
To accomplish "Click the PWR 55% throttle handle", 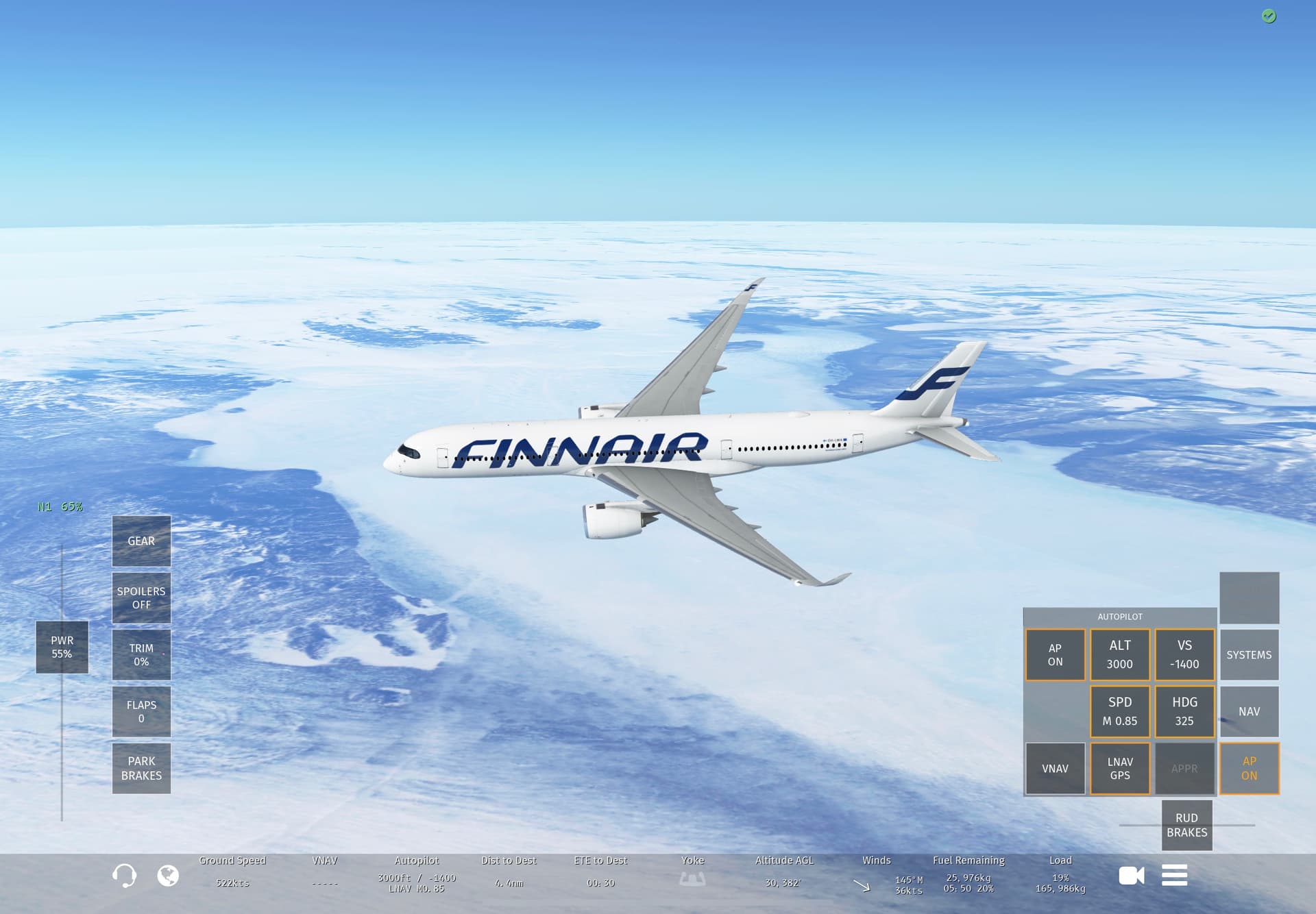I will tap(62, 647).
